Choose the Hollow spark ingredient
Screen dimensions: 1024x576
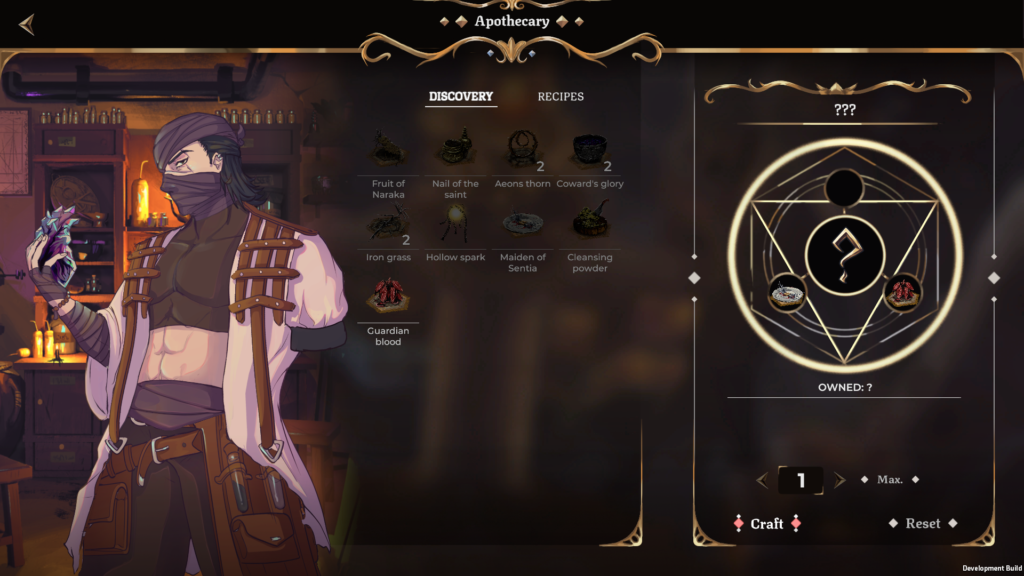(x=455, y=224)
